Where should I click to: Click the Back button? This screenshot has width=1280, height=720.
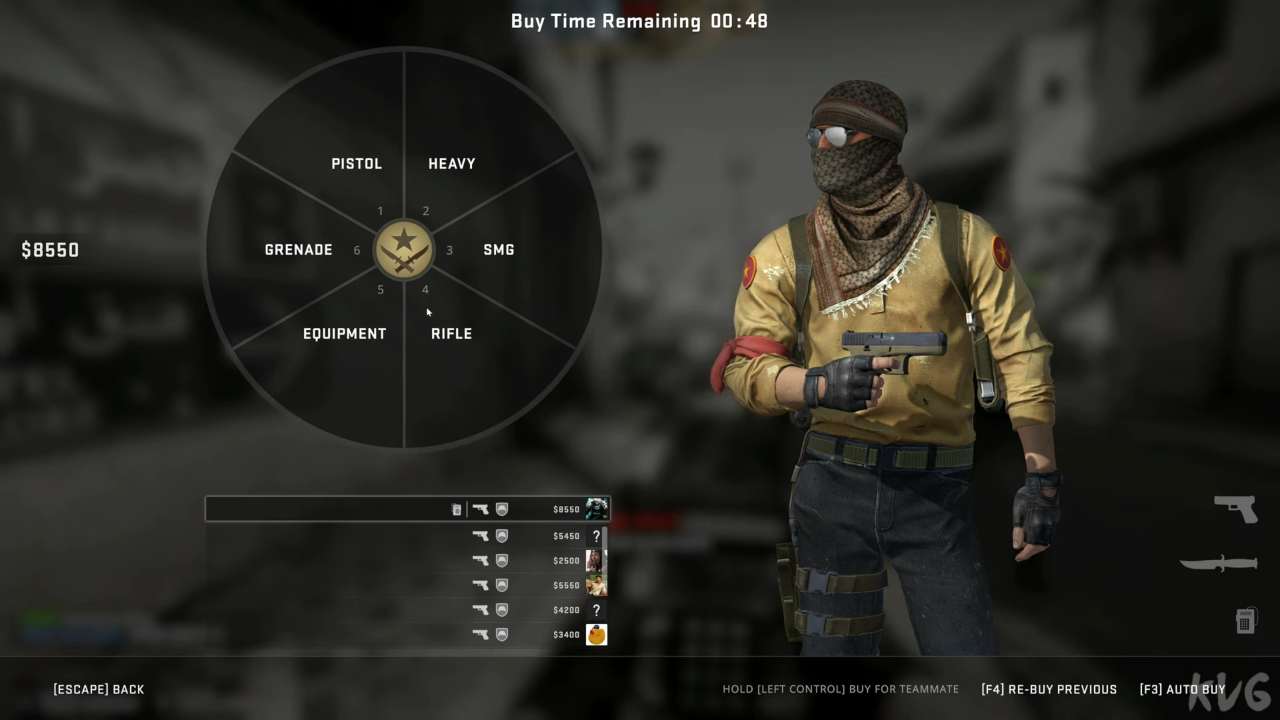coord(99,689)
